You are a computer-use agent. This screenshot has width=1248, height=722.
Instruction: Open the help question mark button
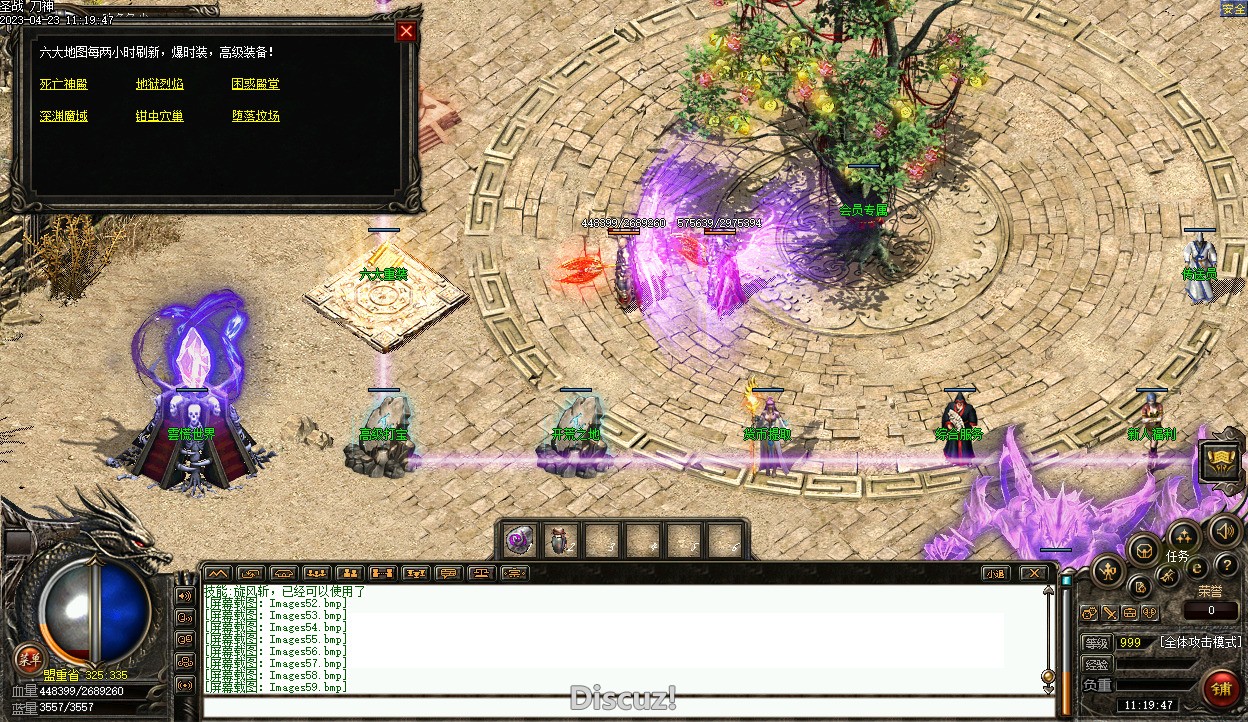(1226, 566)
